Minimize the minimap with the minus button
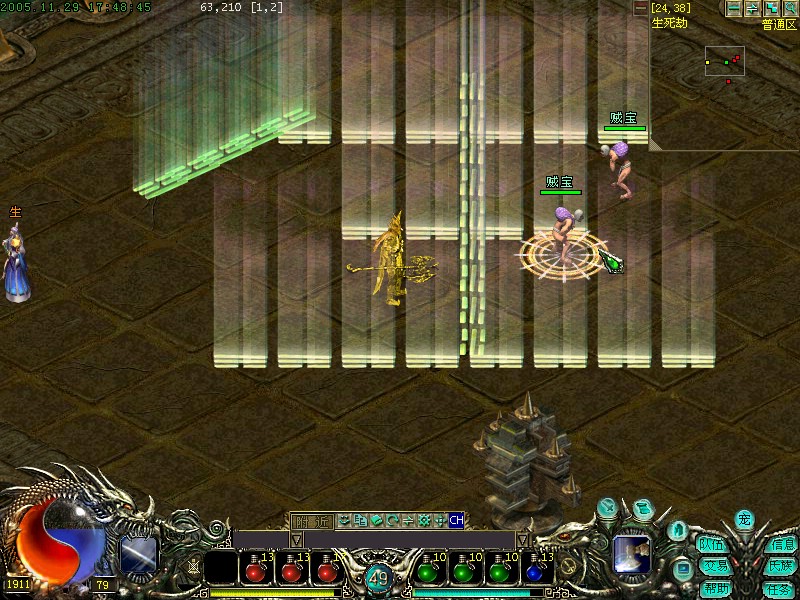800x600 pixels. [734, 8]
